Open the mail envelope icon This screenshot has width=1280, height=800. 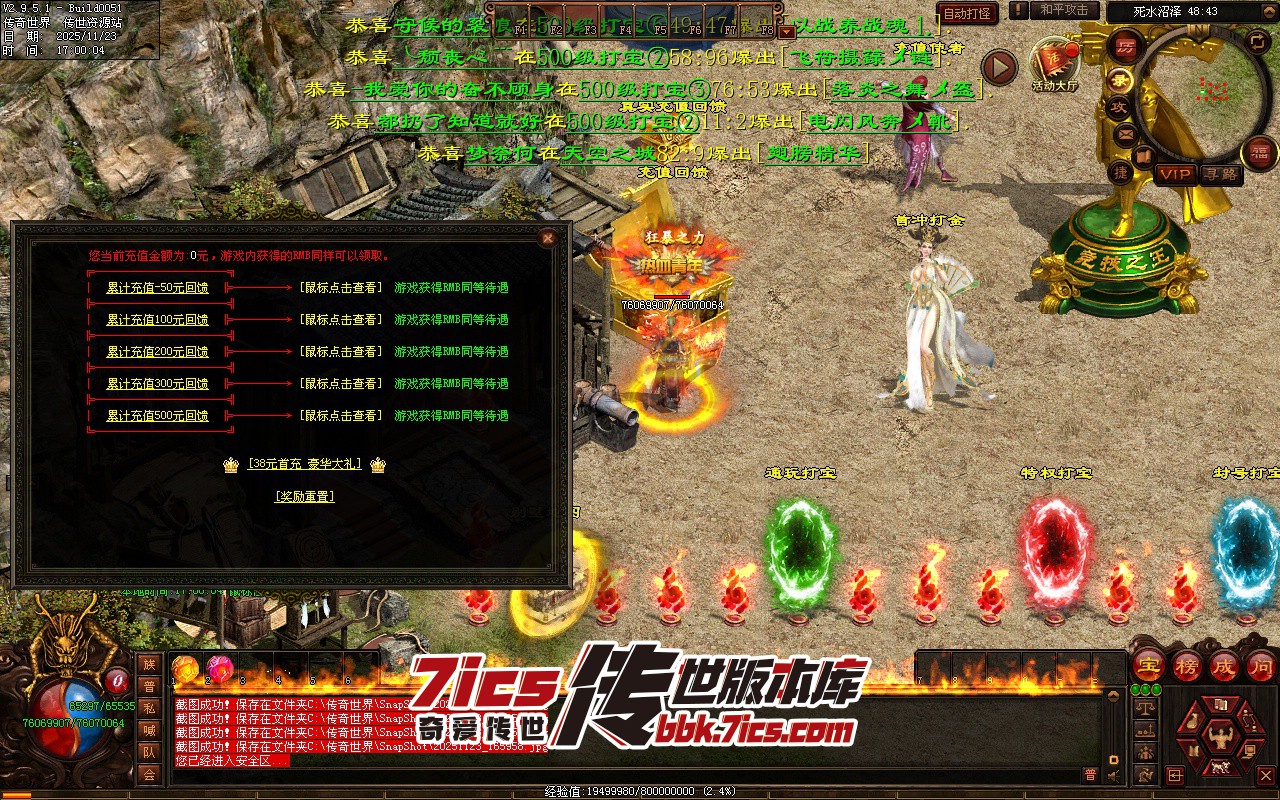(x=1126, y=132)
